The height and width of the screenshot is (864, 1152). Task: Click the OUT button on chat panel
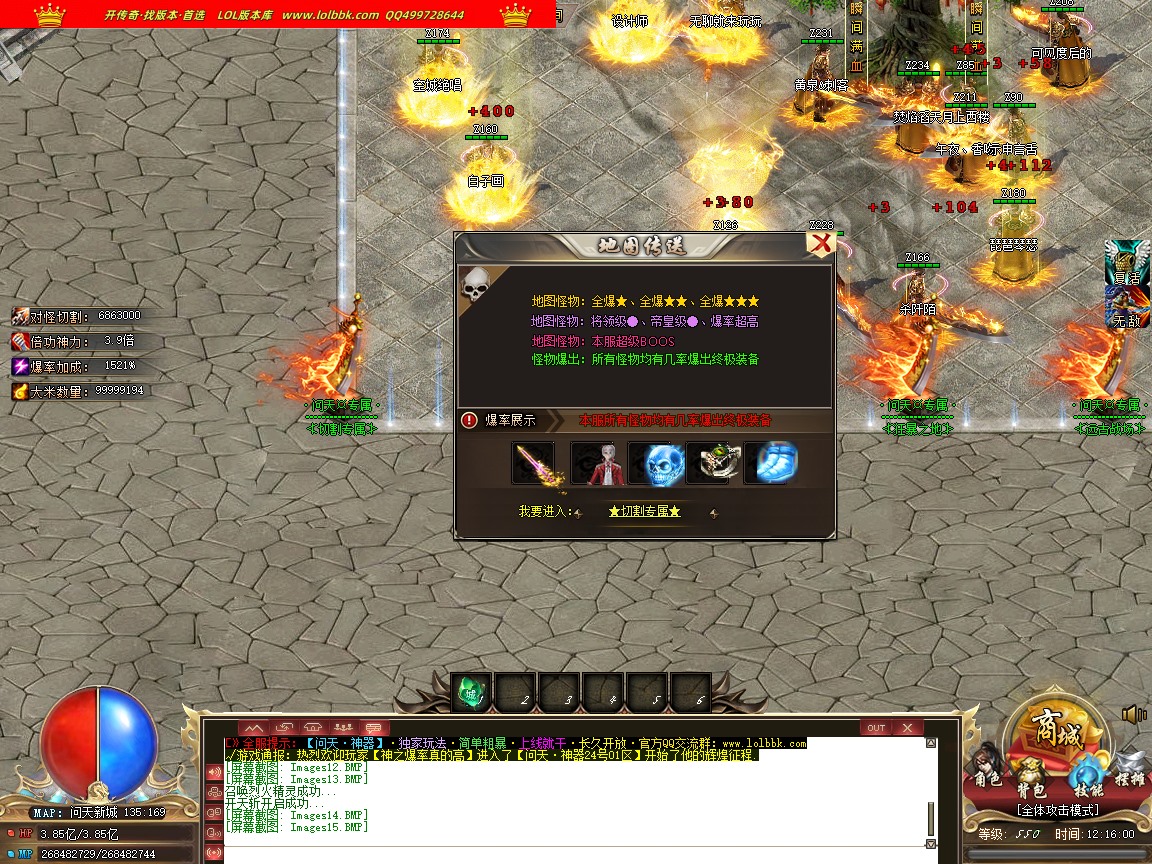click(876, 727)
